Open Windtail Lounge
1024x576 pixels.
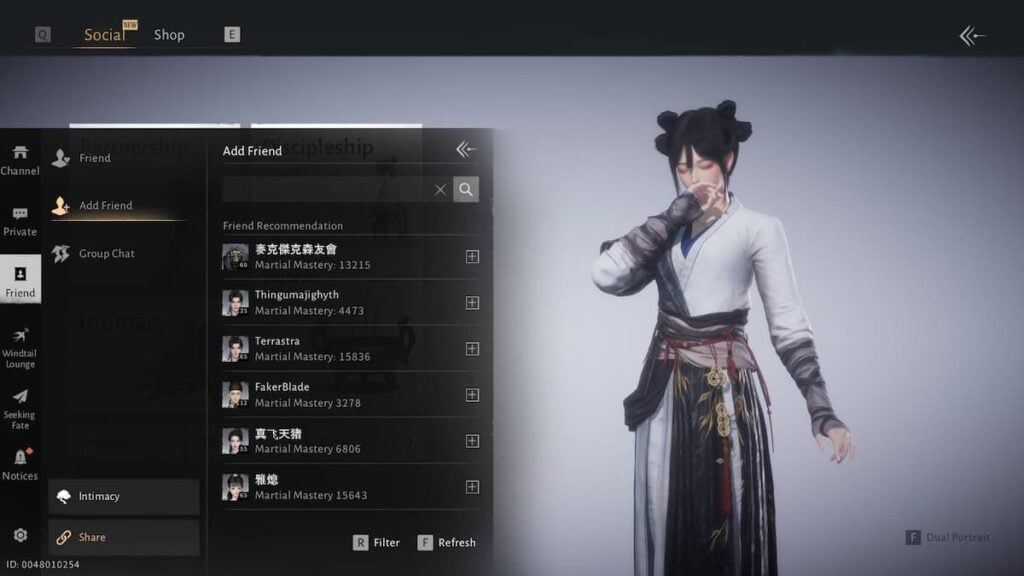tap(20, 347)
